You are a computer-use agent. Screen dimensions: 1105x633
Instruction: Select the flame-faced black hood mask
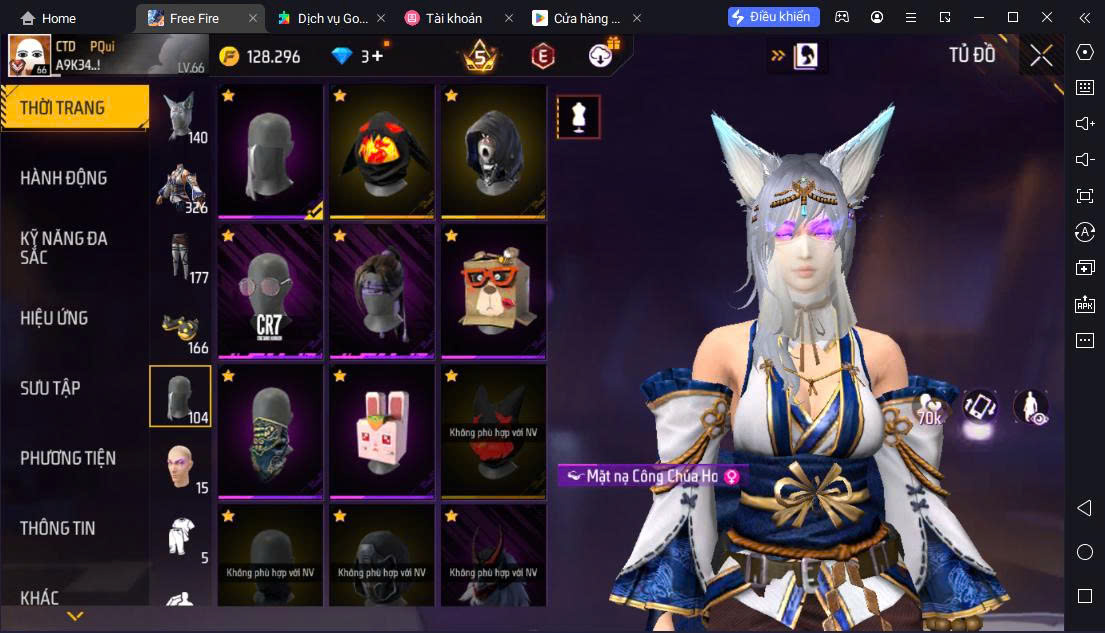tap(382, 151)
